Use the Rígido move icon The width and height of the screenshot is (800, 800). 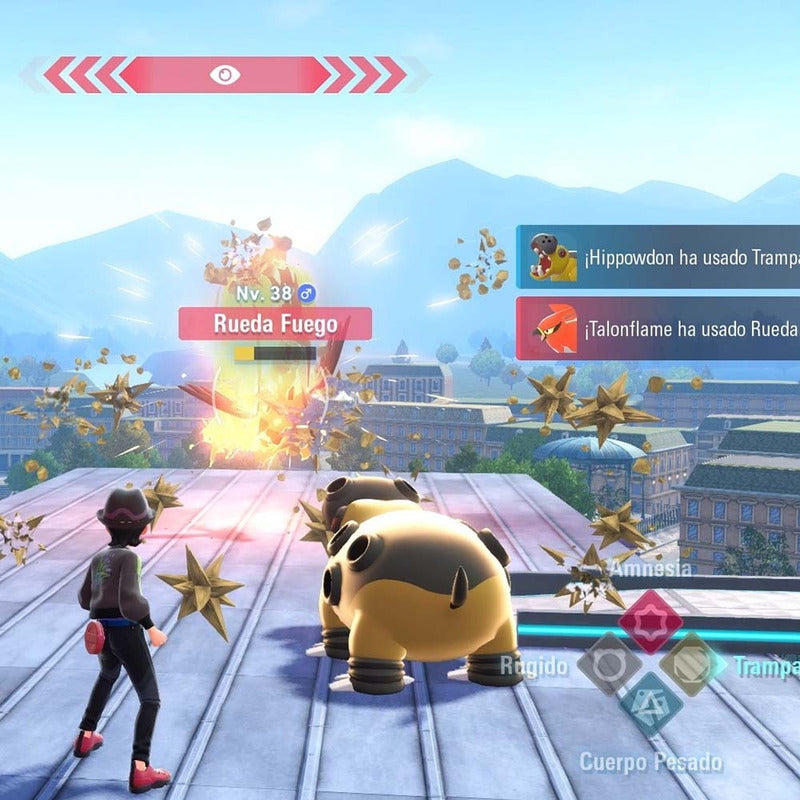tap(609, 665)
